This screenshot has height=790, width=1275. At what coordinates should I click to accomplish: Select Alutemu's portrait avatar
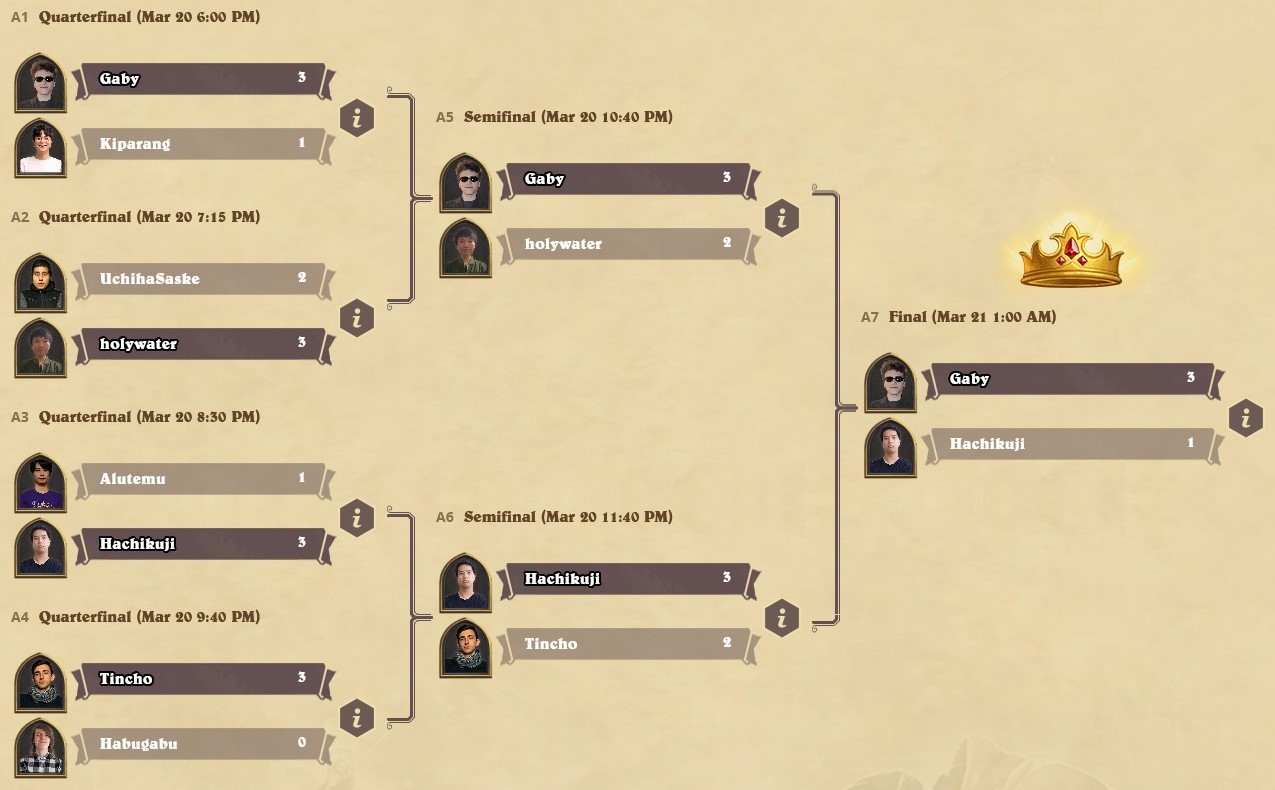(41, 483)
